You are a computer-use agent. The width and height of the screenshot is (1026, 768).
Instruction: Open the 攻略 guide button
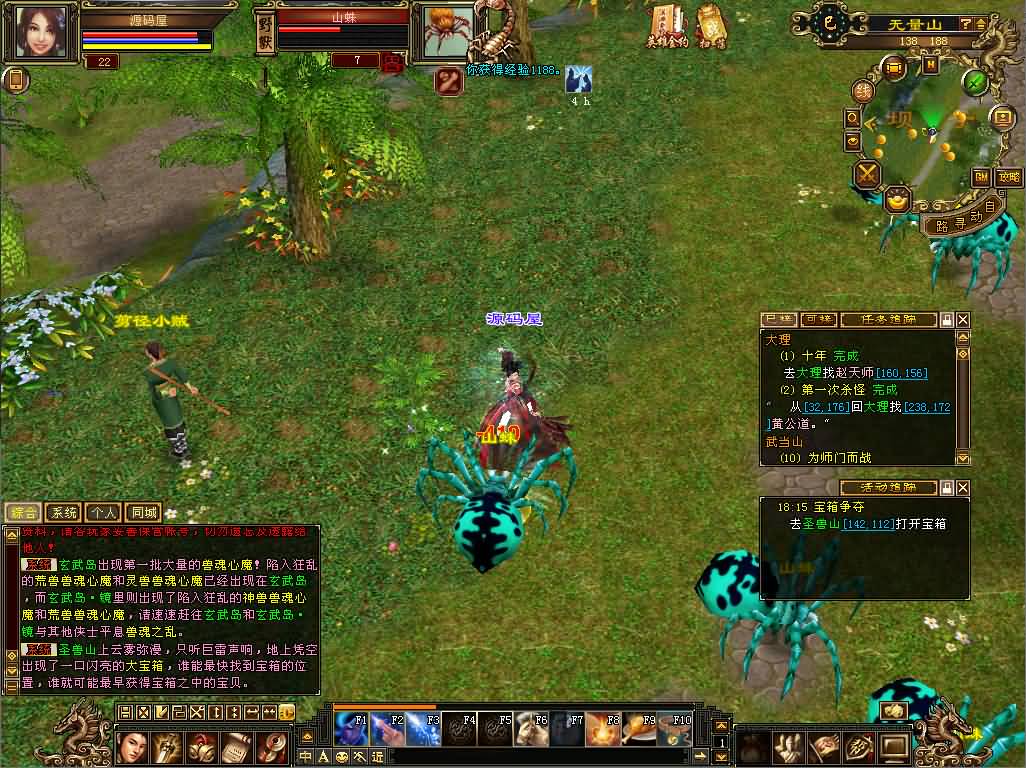coord(1008,177)
